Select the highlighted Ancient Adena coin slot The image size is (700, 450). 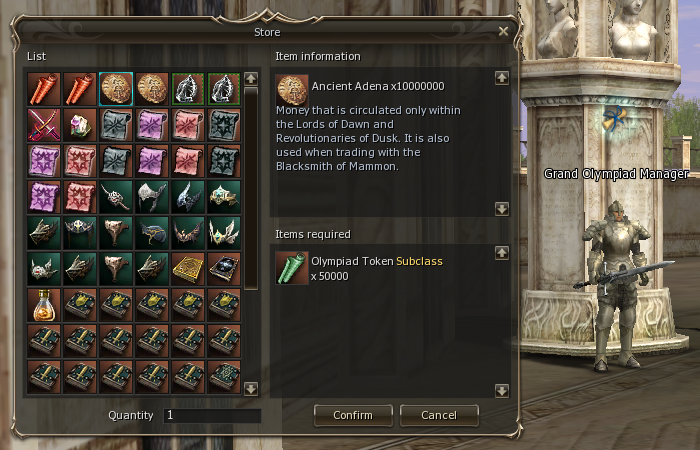coord(116,88)
